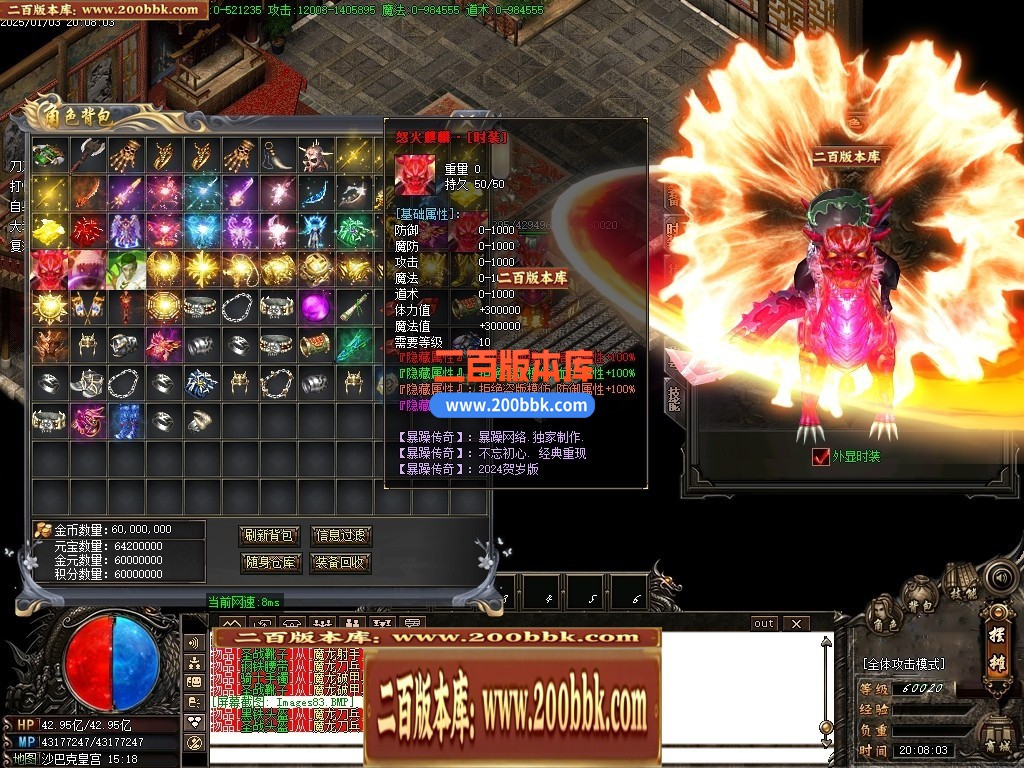Image resolution: width=1024 pixels, height=768 pixels.
Task: Open the 商城 shop icon
Action: (x=996, y=738)
